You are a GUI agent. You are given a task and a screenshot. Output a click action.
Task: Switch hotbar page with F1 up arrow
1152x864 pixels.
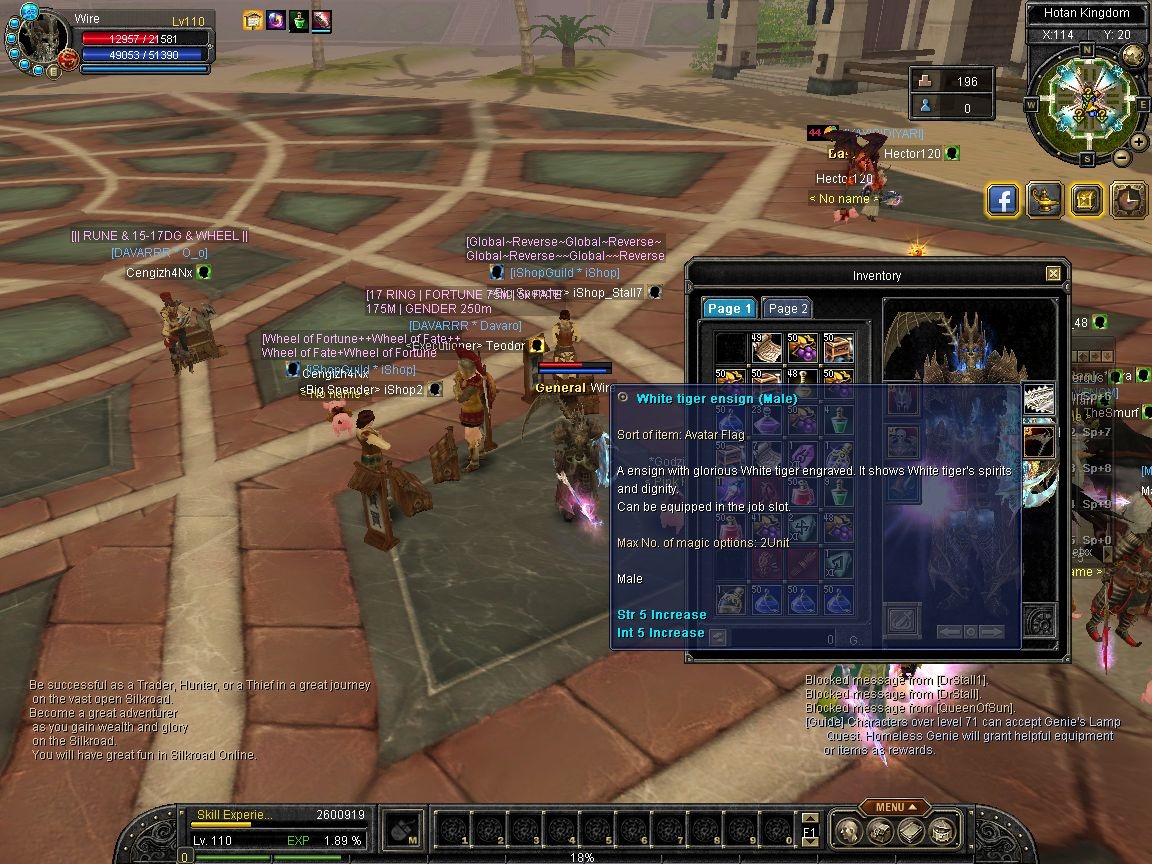pyautogui.click(x=810, y=818)
